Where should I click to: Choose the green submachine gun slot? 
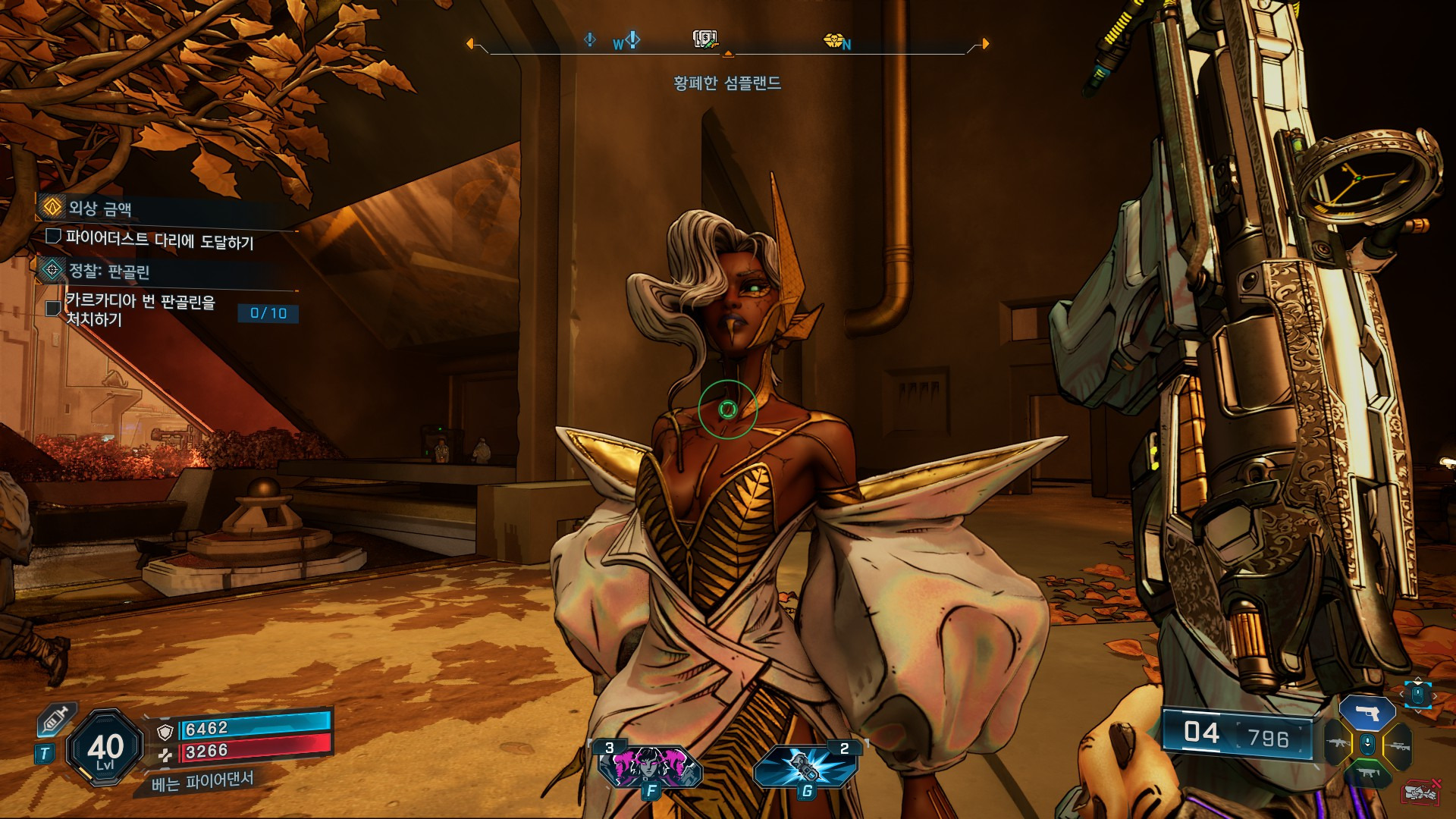(x=1367, y=773)
